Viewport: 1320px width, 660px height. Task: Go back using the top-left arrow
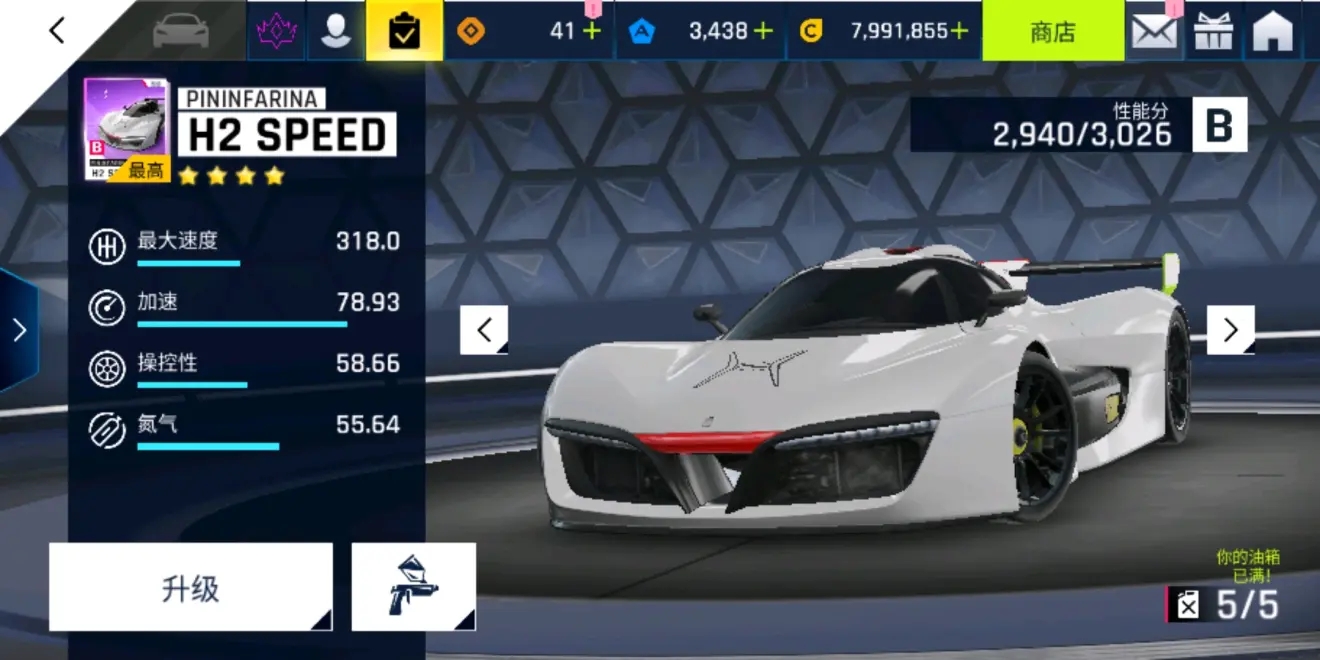[x=57, y=31]
